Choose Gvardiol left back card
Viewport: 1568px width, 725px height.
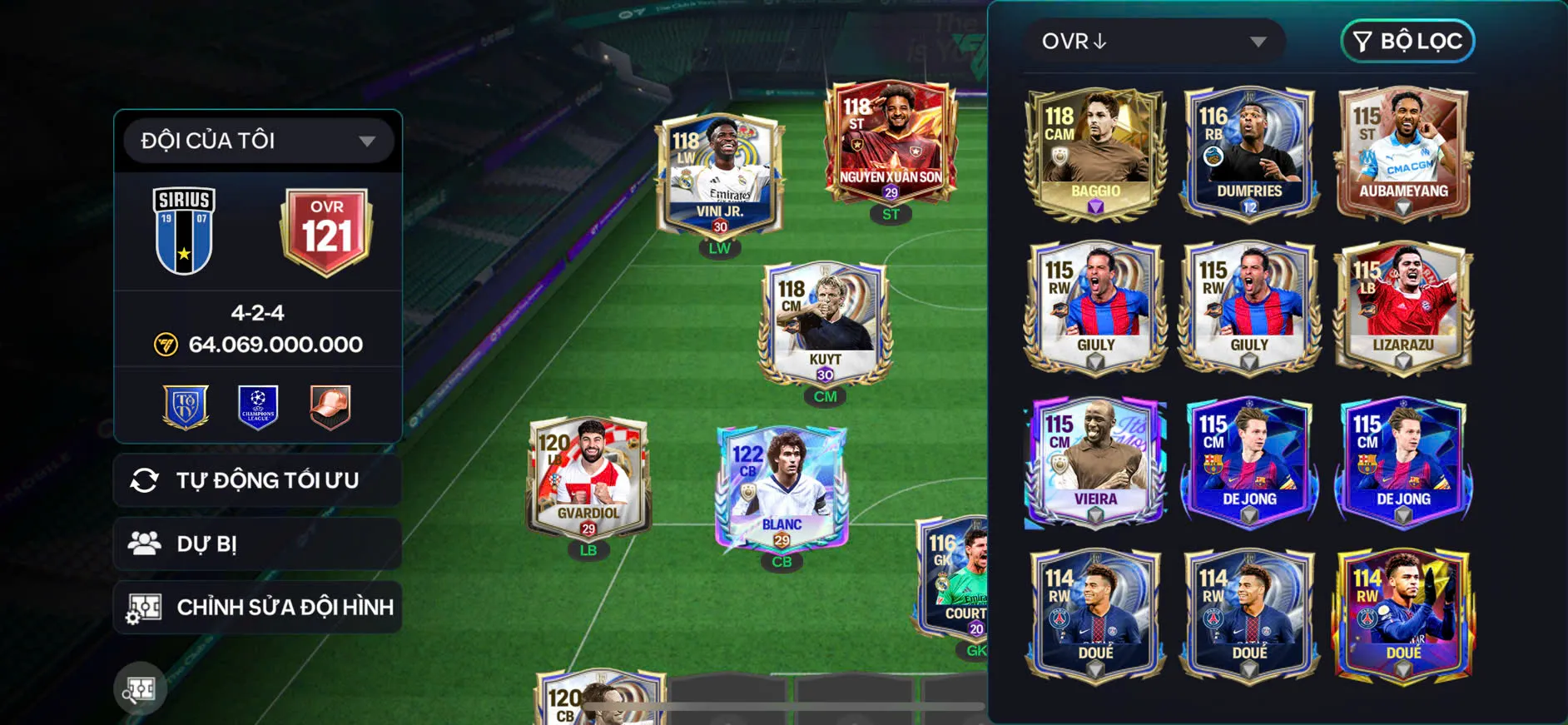[x=588, y=476]
